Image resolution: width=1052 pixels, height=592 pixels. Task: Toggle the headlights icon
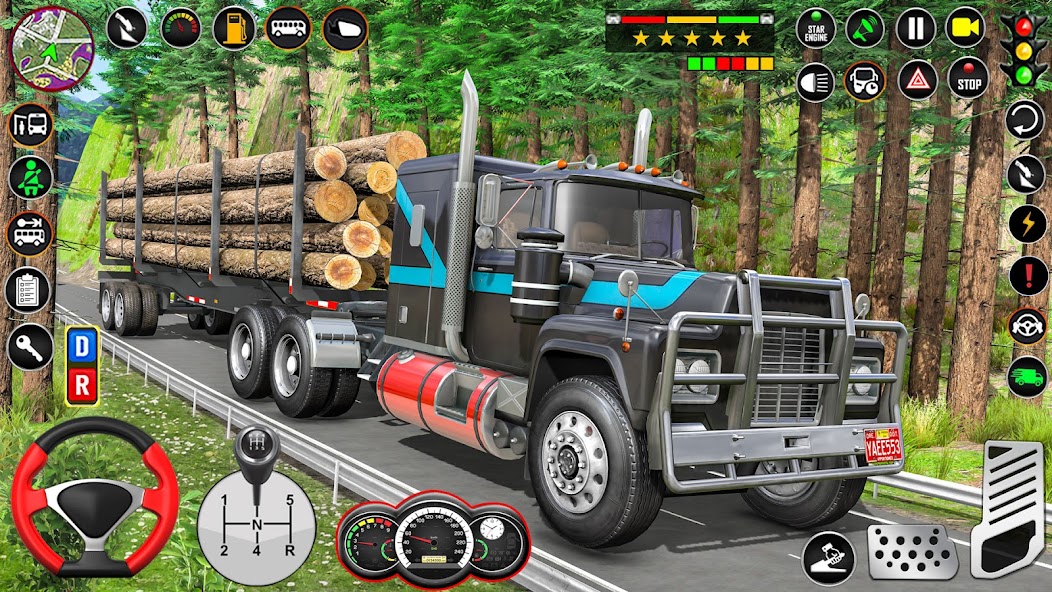[x=816, y=81]
